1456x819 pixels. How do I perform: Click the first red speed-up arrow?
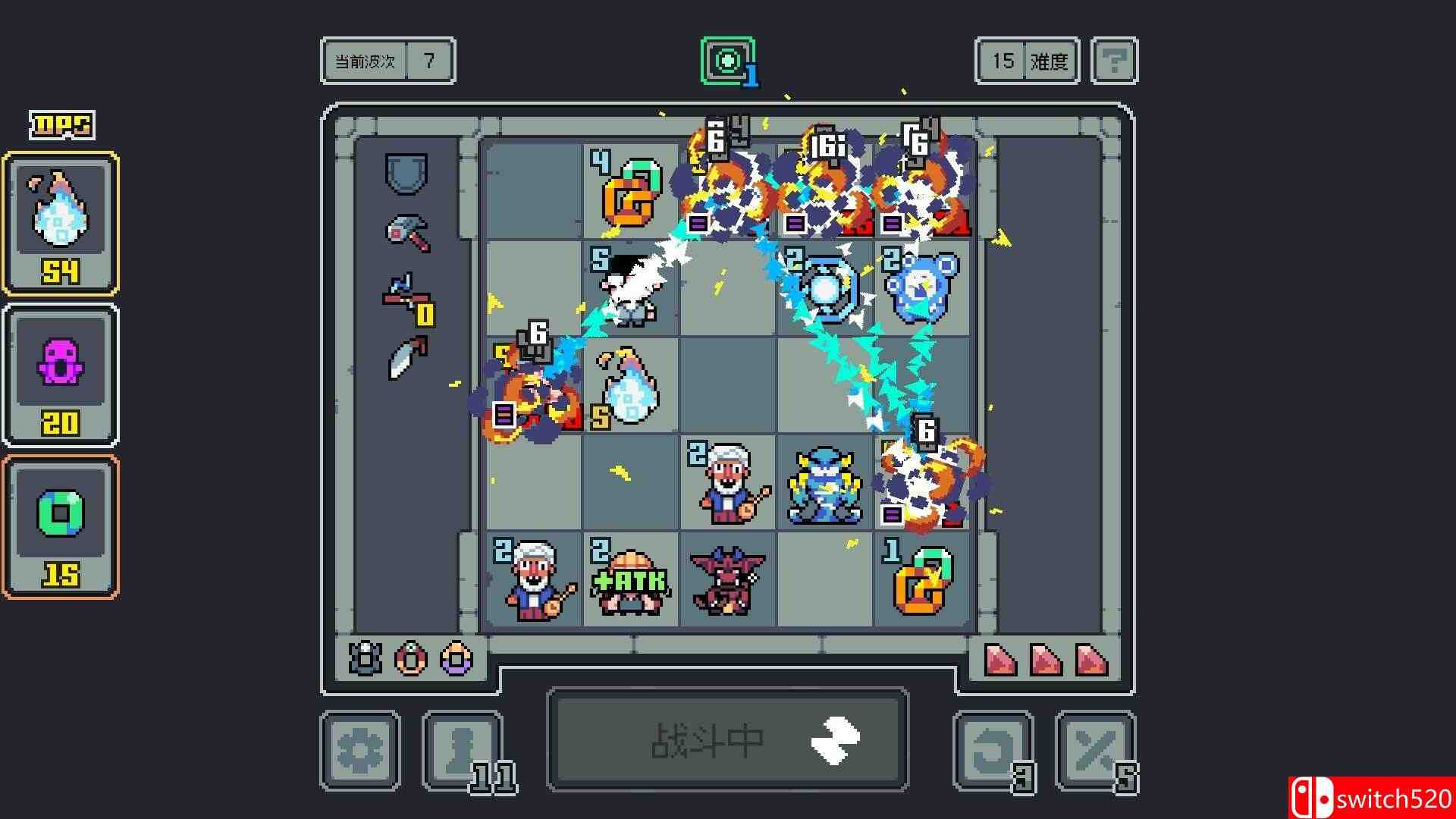(1001, 657)
